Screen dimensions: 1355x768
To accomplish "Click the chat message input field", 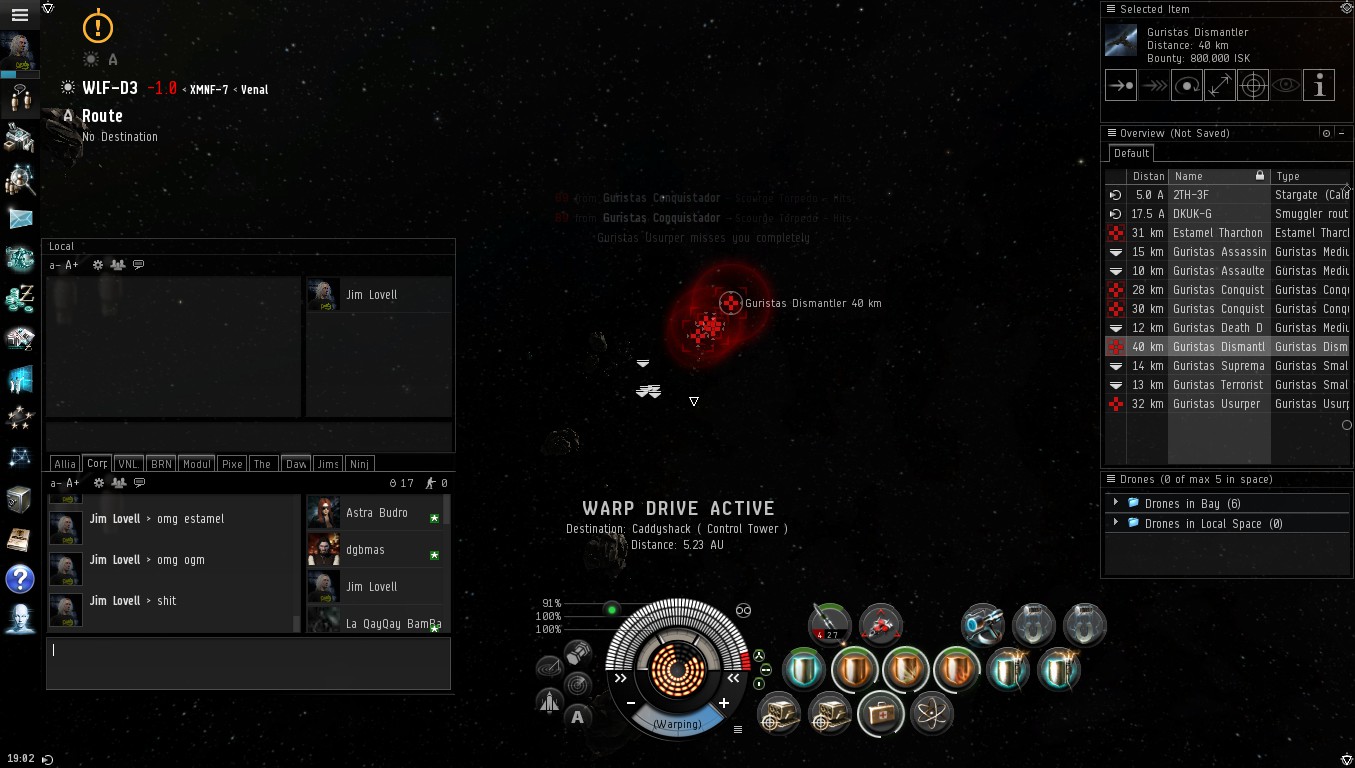I will point(248,662).
